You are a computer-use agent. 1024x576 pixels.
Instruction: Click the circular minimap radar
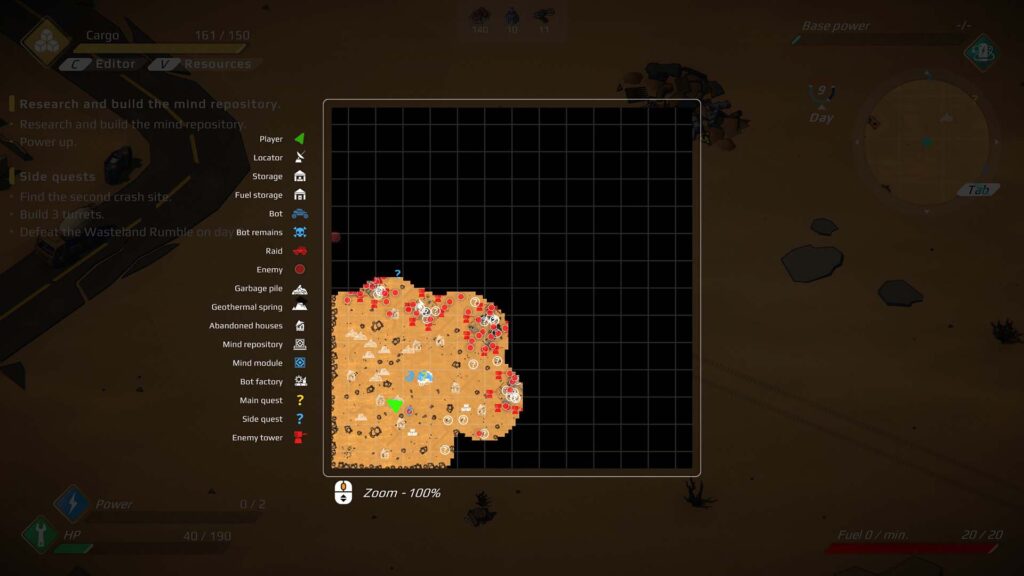[926, 141]
